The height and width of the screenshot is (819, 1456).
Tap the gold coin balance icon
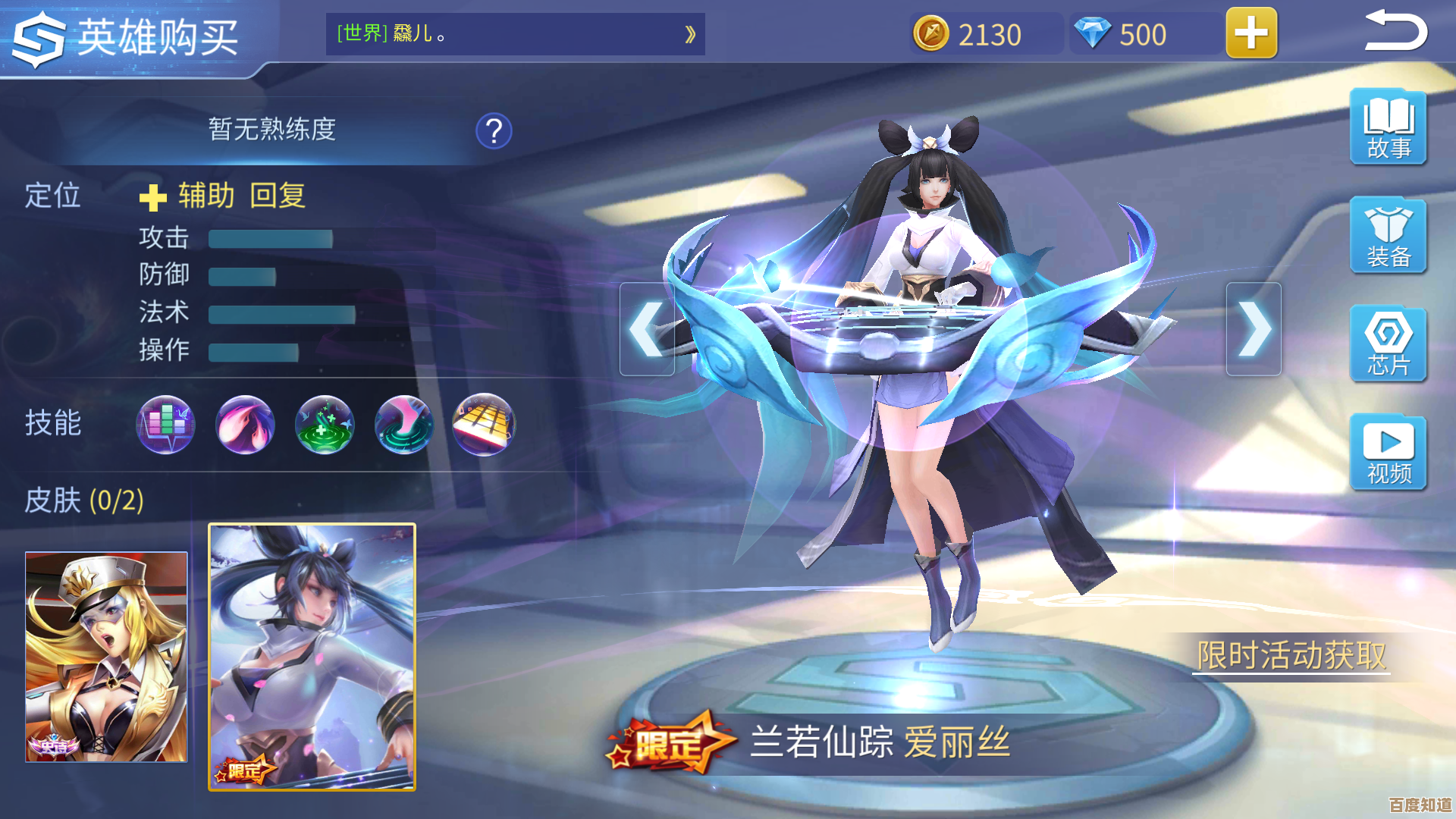[931, 34]
